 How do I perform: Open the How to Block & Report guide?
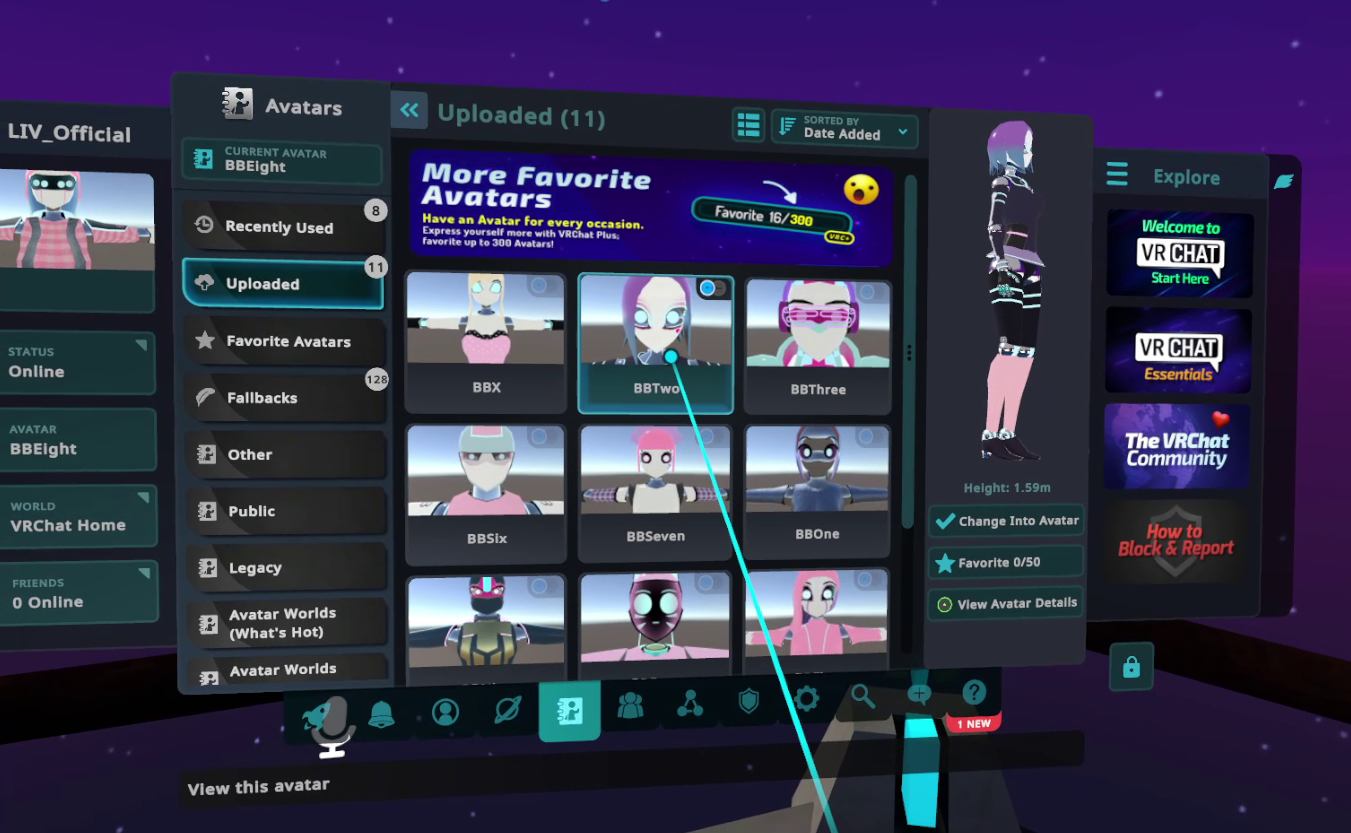pyautogui.click(x=1176, y=541)
